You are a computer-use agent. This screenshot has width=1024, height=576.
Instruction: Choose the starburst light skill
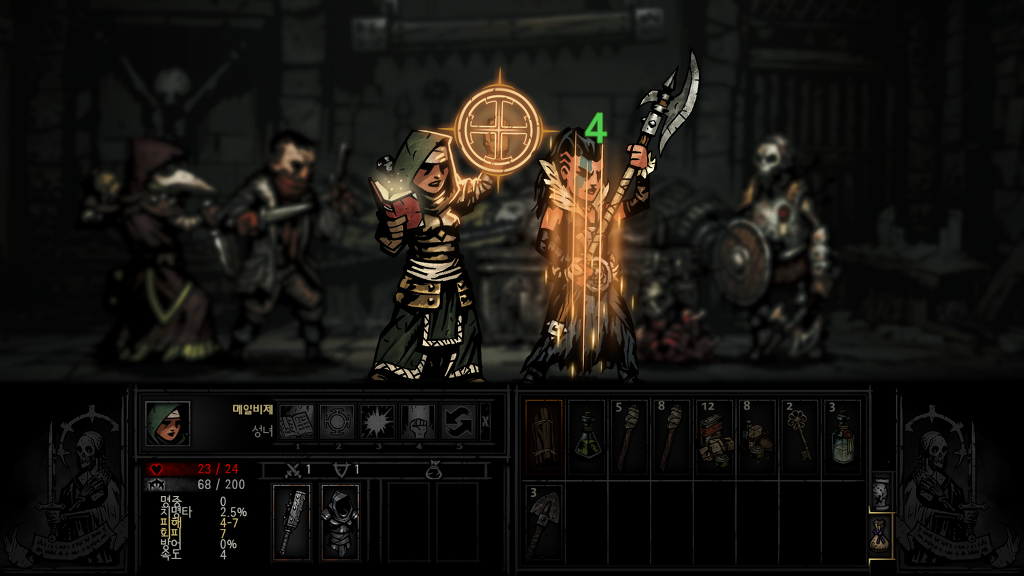377,422
